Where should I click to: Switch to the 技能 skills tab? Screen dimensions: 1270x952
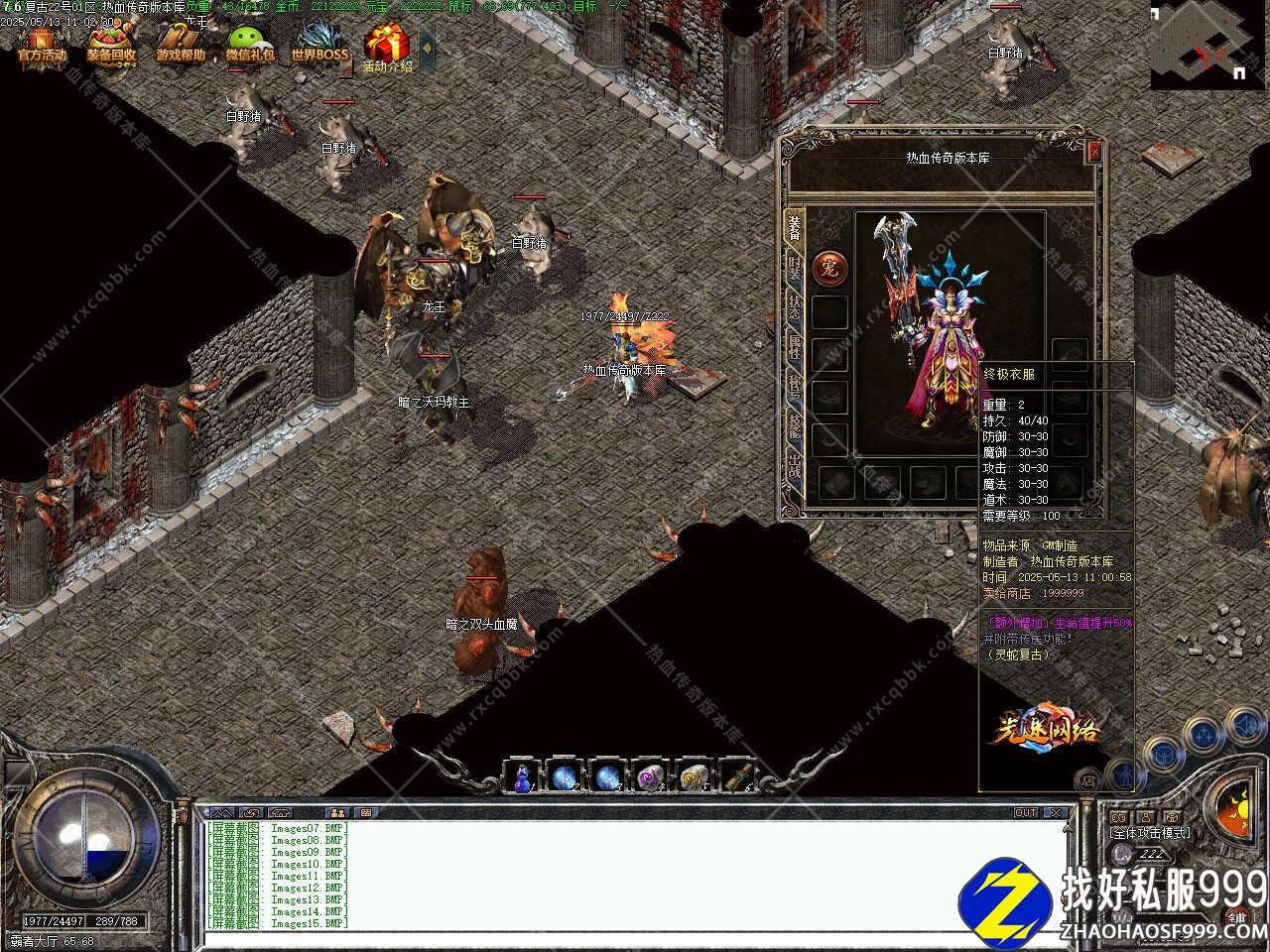pos(795,425)
